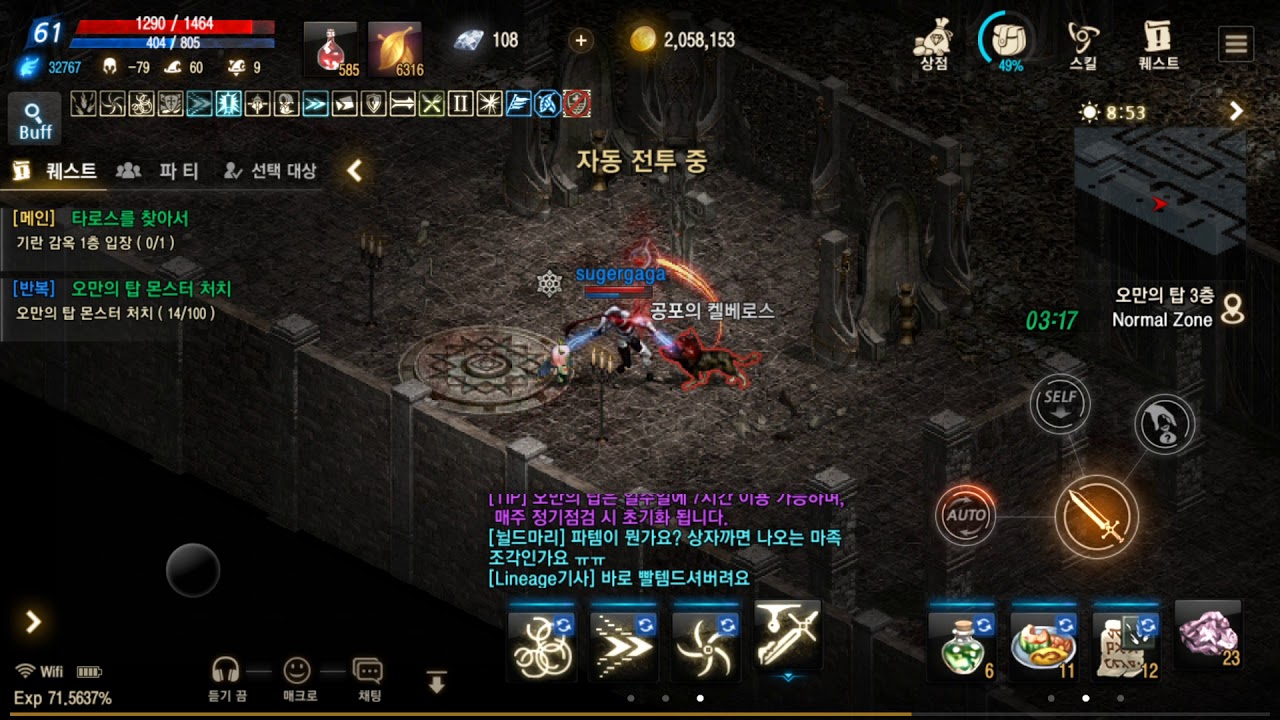1280x720 pixels.
Task: Open the hamburger main menu
Action: (x=1237, y=44)
